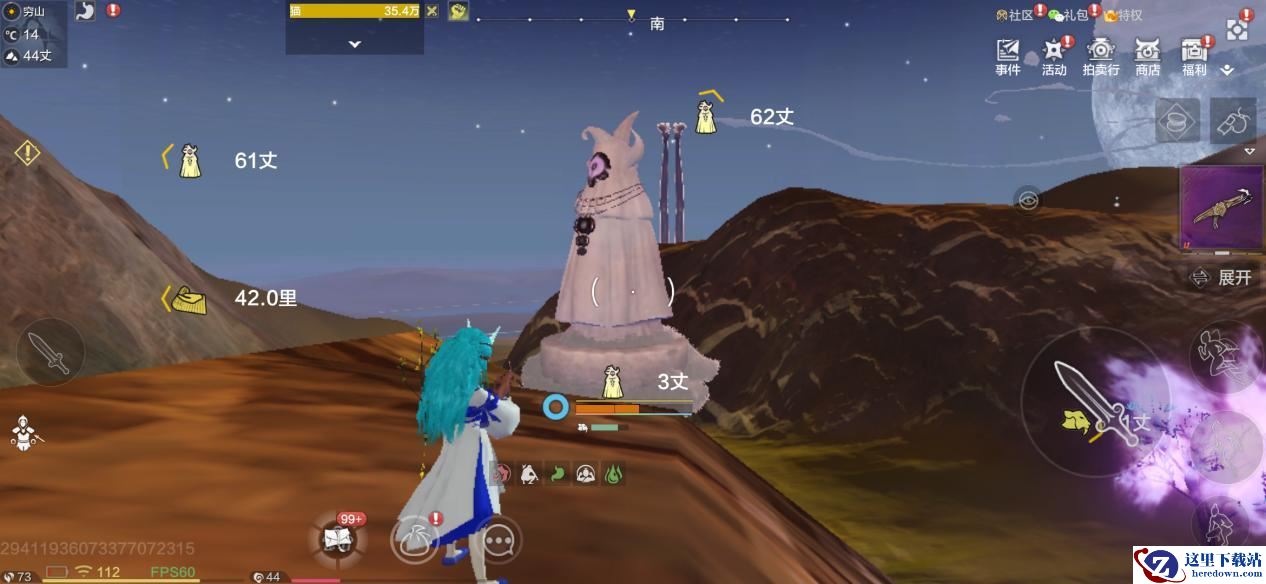Select the whistle item shortcut
1266x584 pixels.
[x=1233, y=121]
